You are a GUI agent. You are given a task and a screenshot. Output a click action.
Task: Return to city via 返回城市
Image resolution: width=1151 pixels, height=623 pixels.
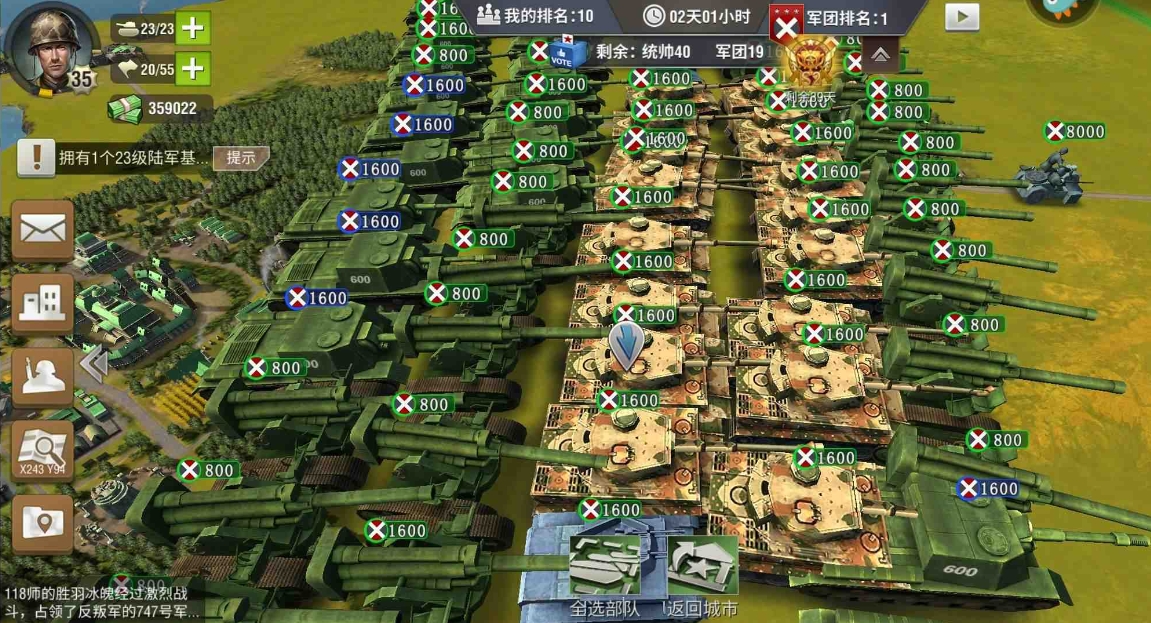pos(702,577)
